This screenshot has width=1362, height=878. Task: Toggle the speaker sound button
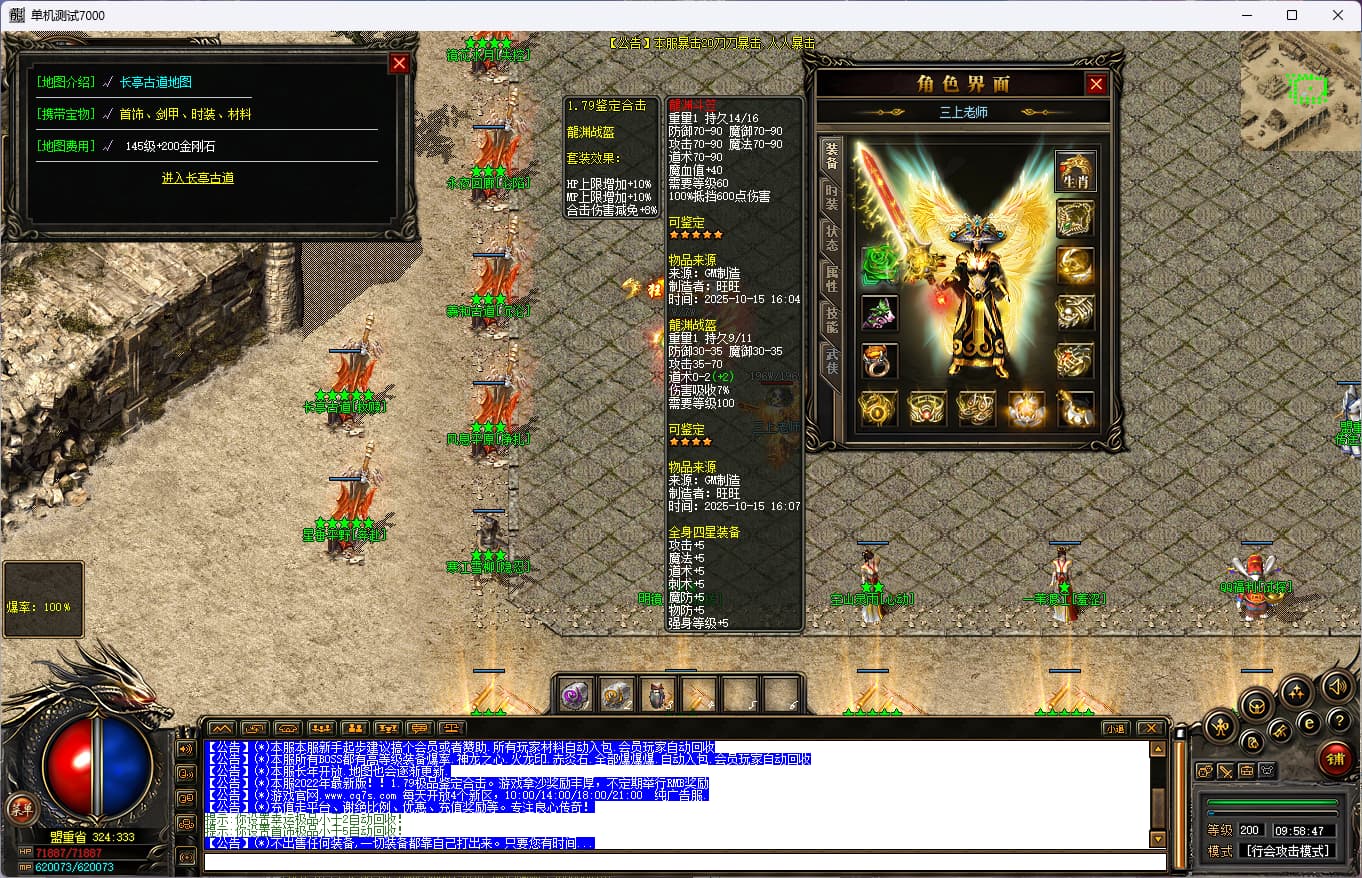(1337, 686)
